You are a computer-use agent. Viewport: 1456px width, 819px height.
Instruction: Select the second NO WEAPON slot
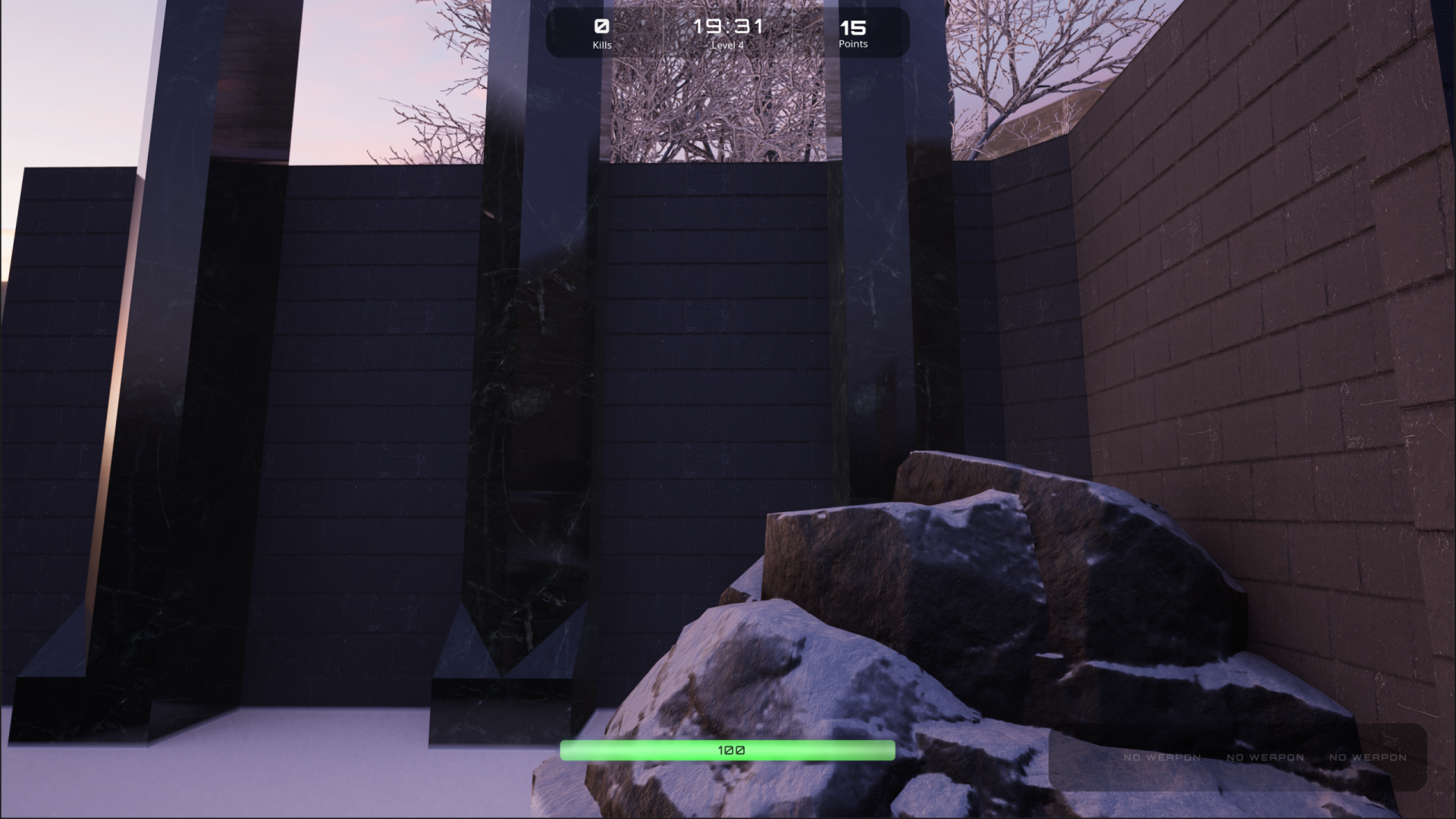1264,758
